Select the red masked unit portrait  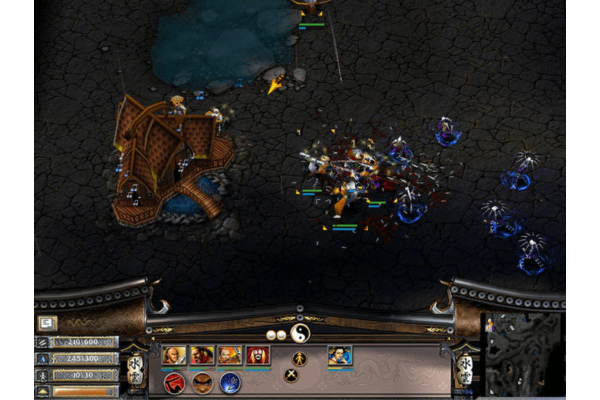(258, 355)
